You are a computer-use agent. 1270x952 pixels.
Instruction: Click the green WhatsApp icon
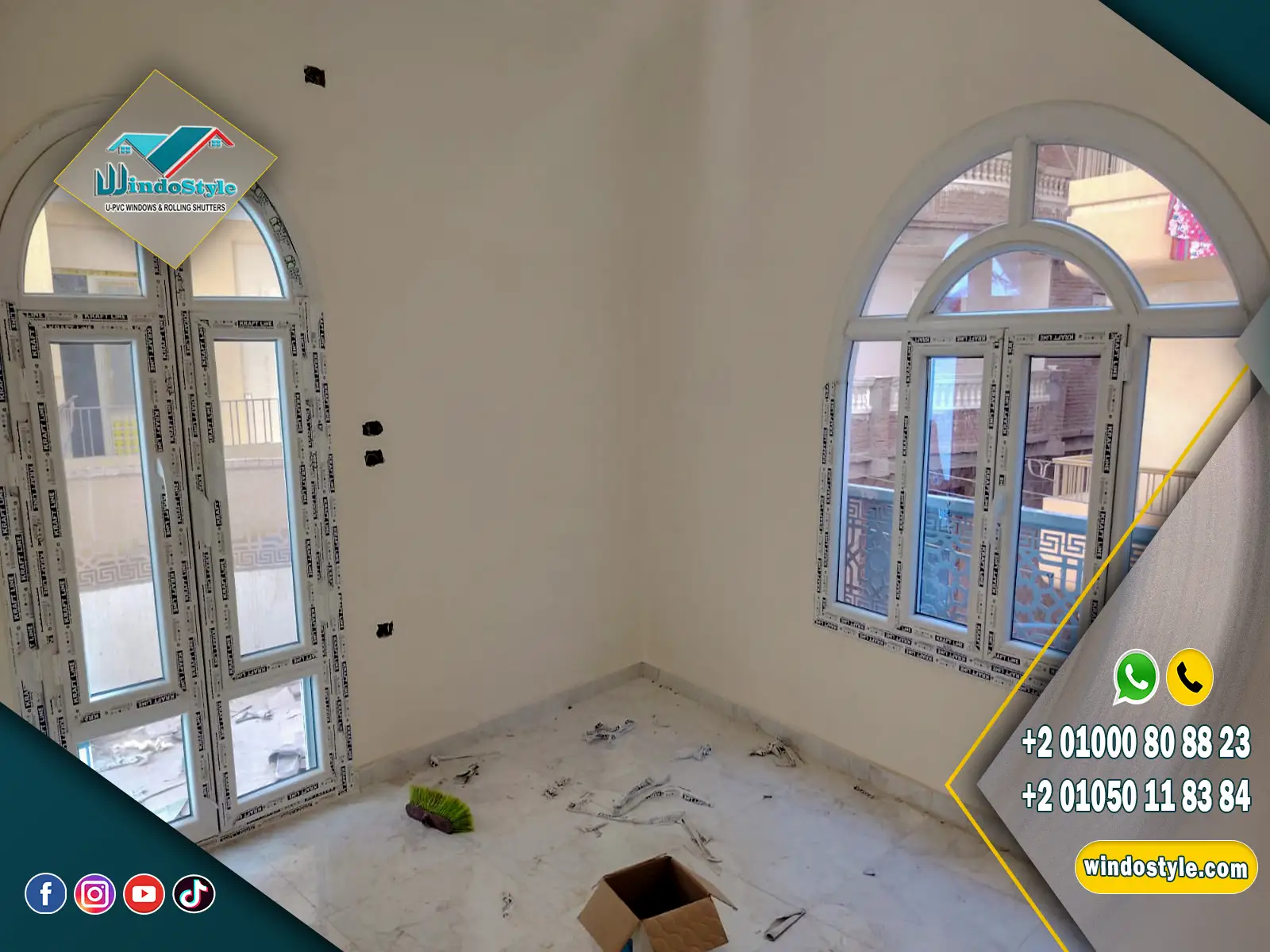click(1136, 677)
